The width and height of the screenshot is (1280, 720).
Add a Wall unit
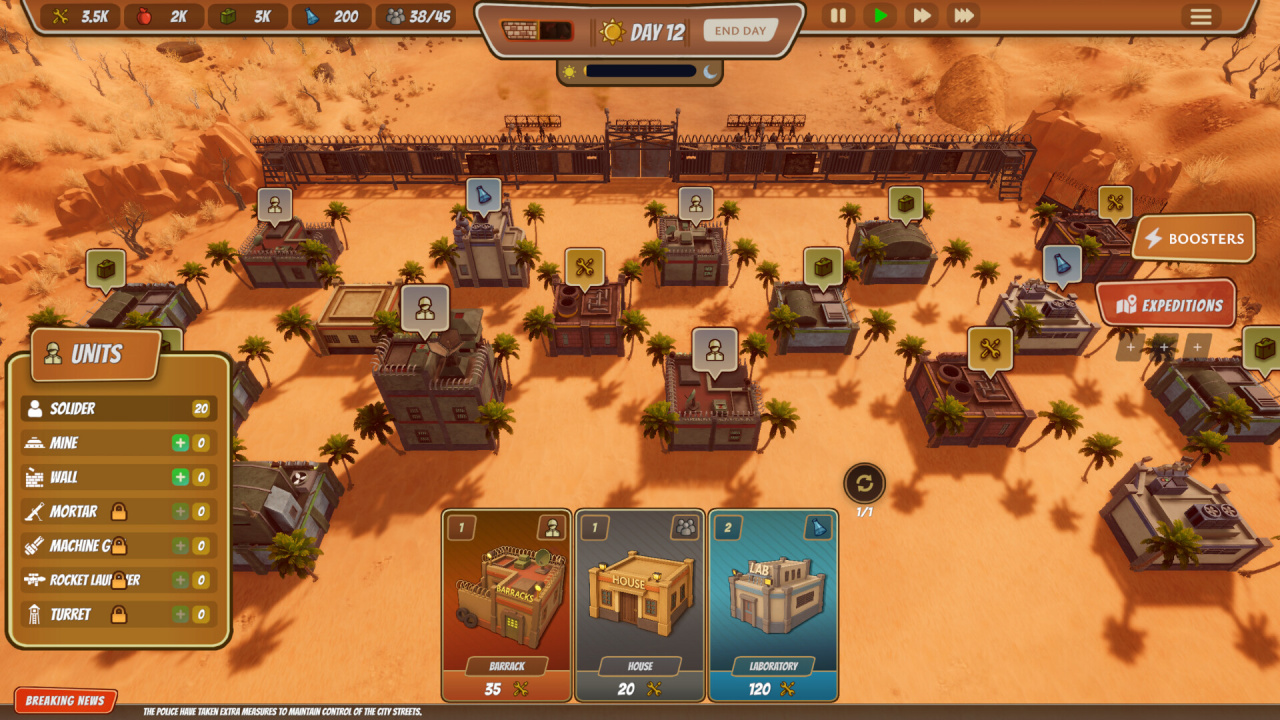point(180,477)
